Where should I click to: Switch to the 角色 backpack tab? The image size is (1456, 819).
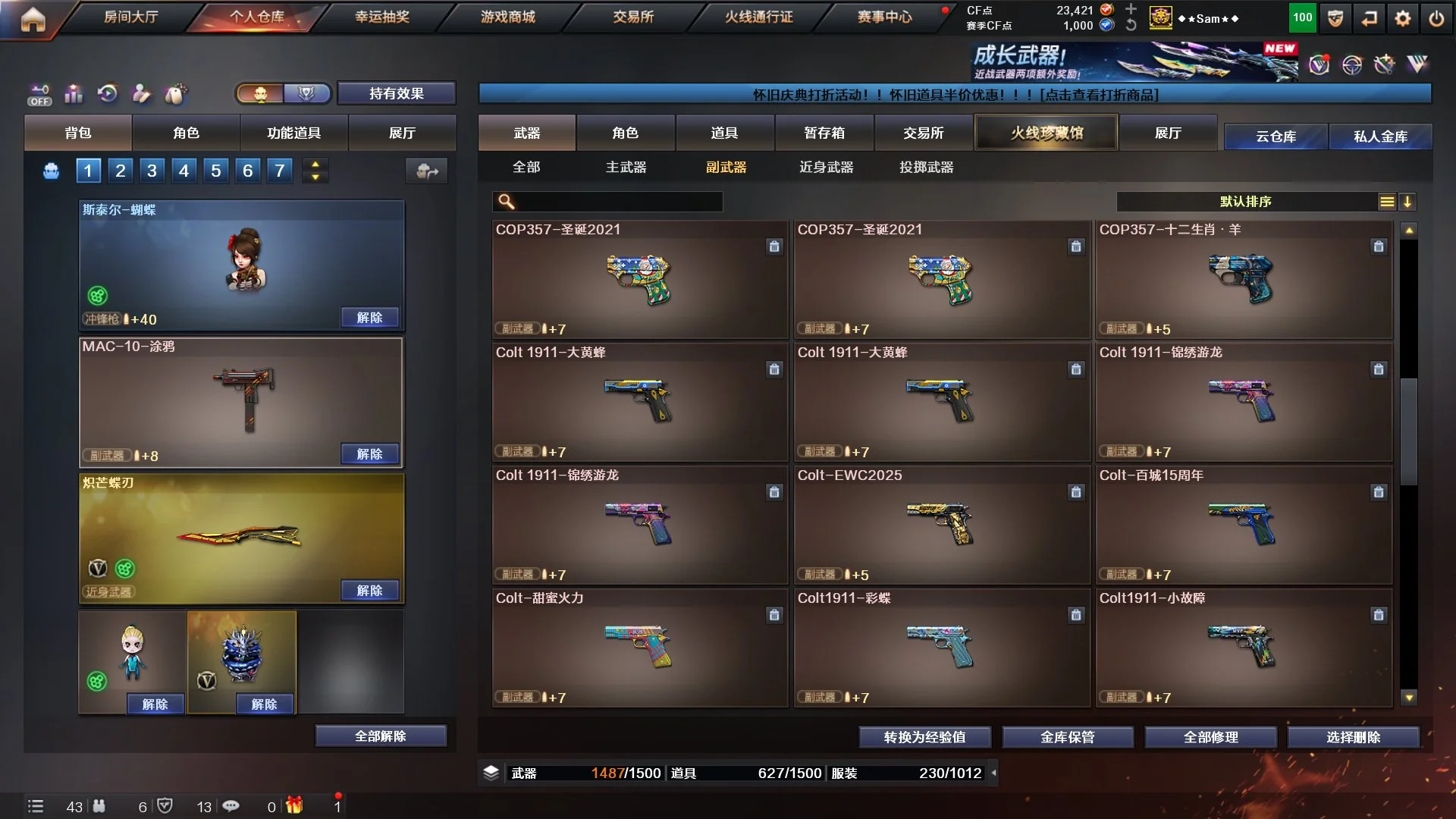[x=186, y=133]
